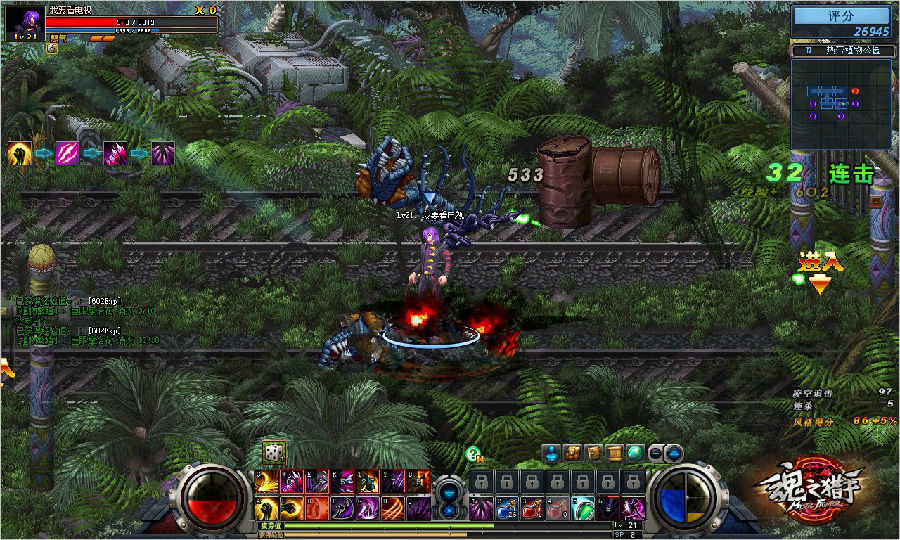Activate the purple crescent scythe skill
Image resolution: width=900 pixels, height=540 pixels.
[341, 507]
